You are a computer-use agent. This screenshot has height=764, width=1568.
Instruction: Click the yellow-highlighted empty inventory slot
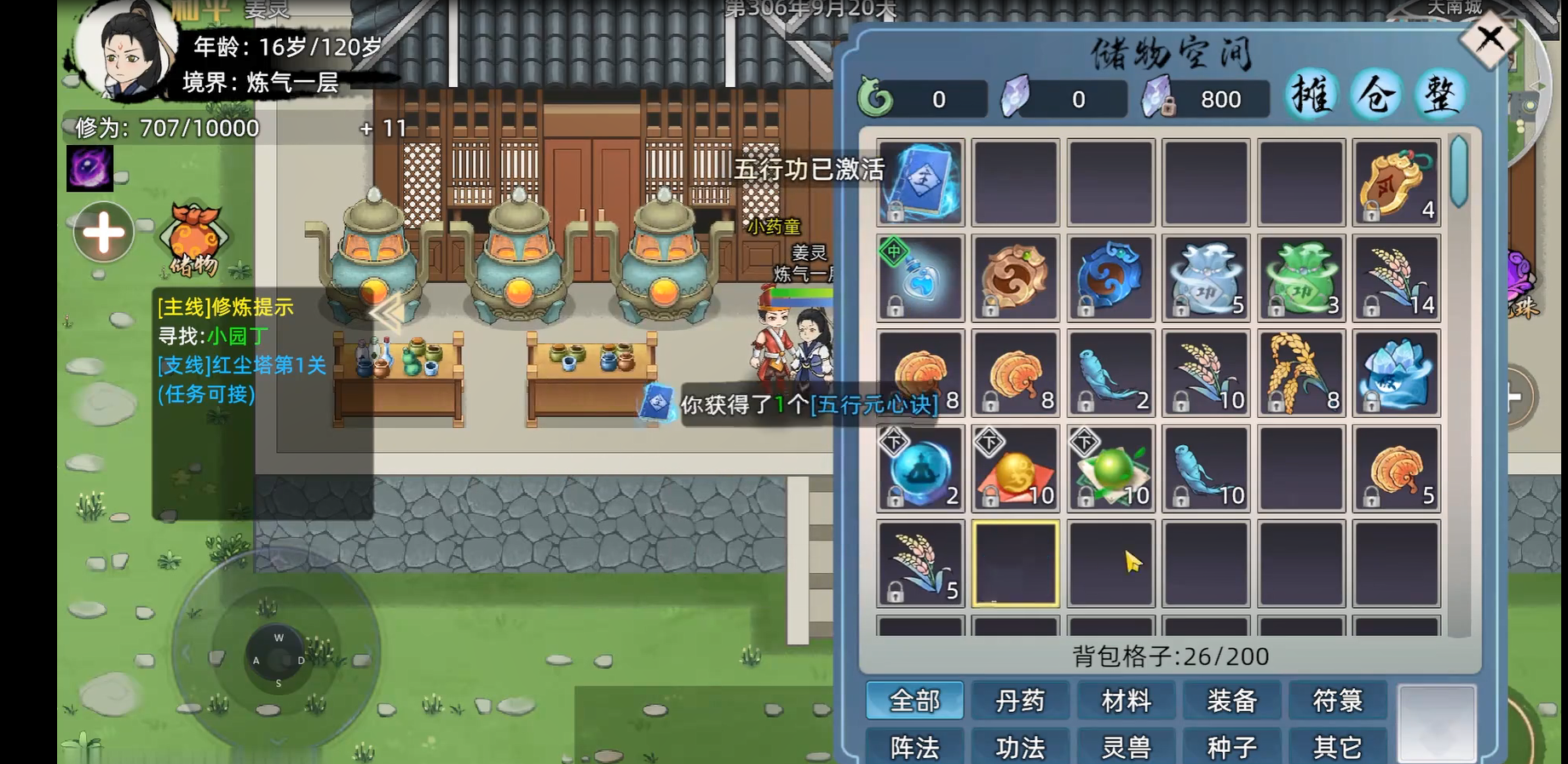coord(1014,564)
